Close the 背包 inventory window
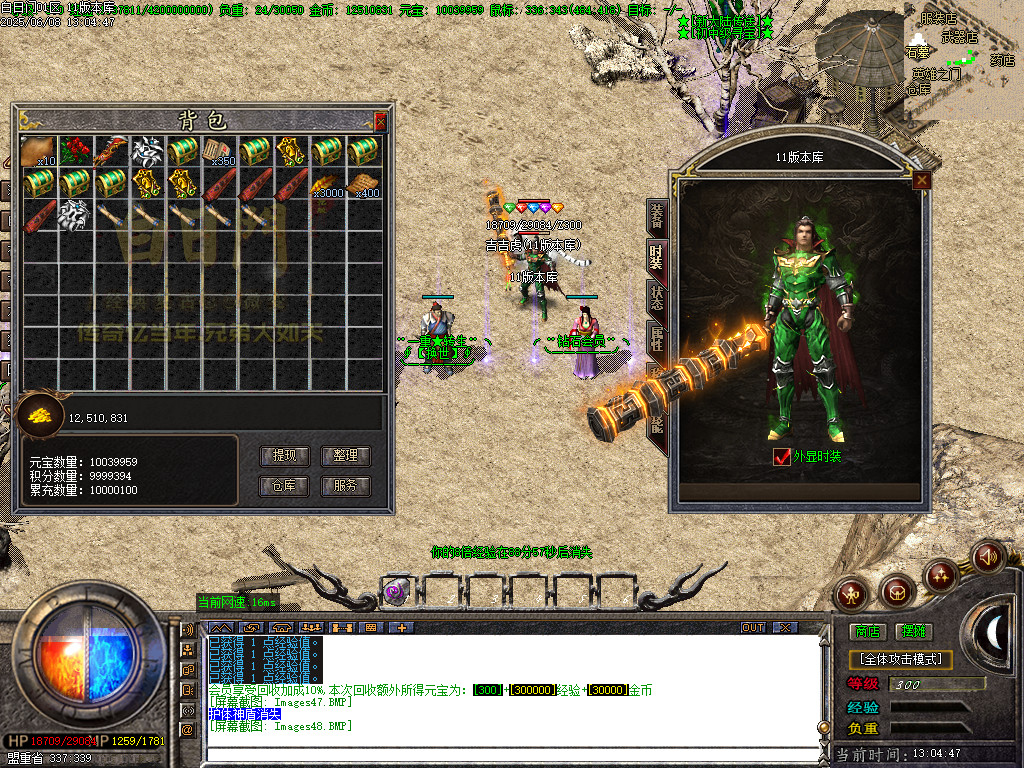 coord(380,122)
